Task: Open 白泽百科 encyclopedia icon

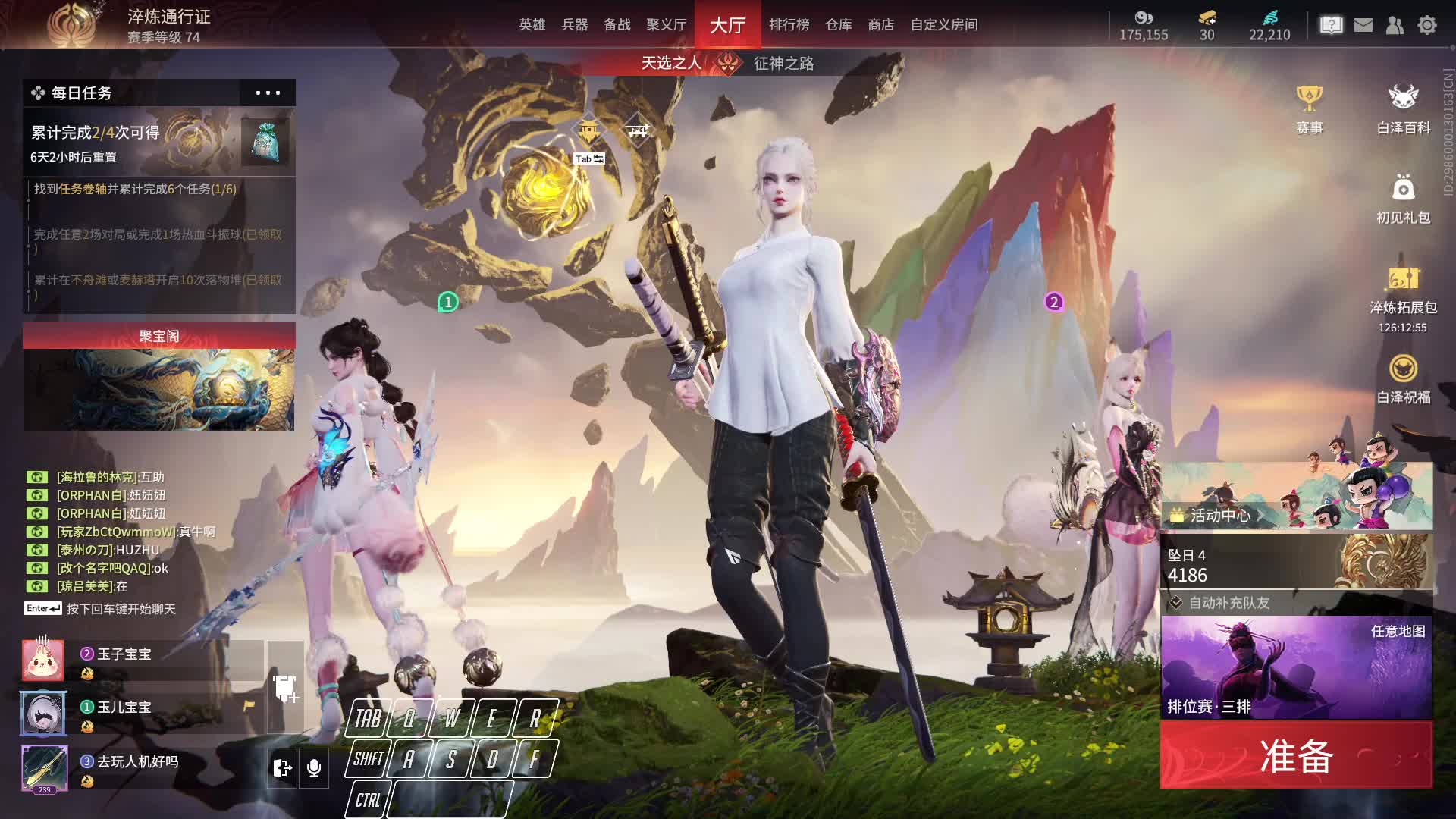Action: click(x=1403, y=110)
